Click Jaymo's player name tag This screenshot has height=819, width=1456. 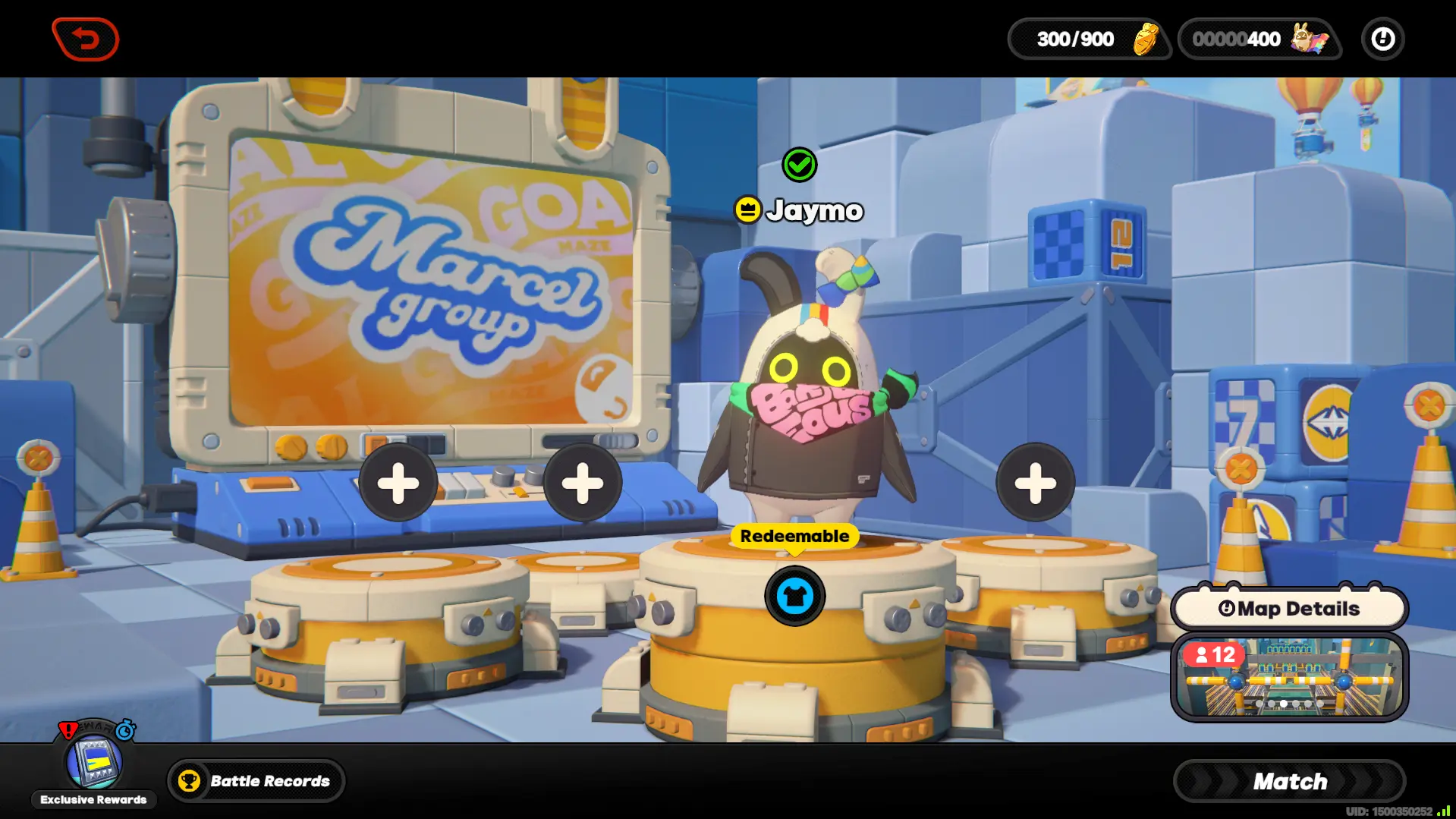(x=800, y=210)
